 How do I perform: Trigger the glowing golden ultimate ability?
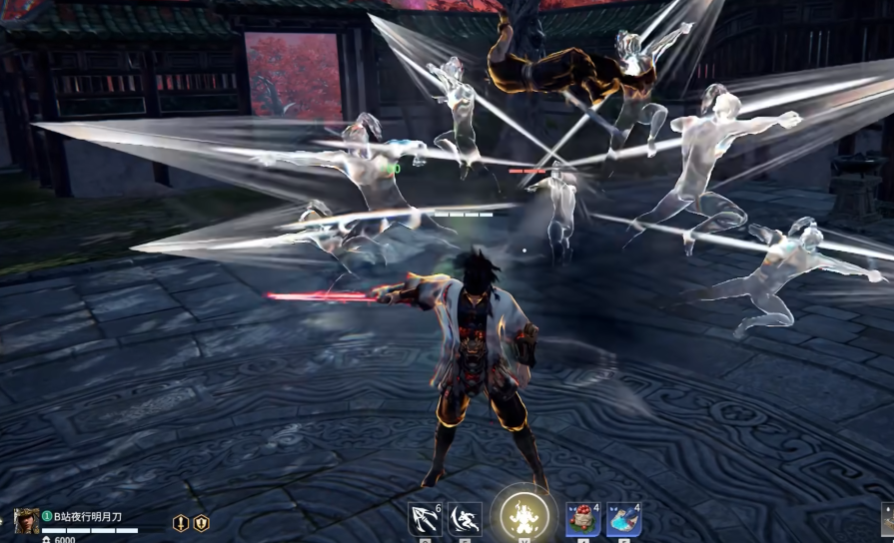click(x=523, y=517)
